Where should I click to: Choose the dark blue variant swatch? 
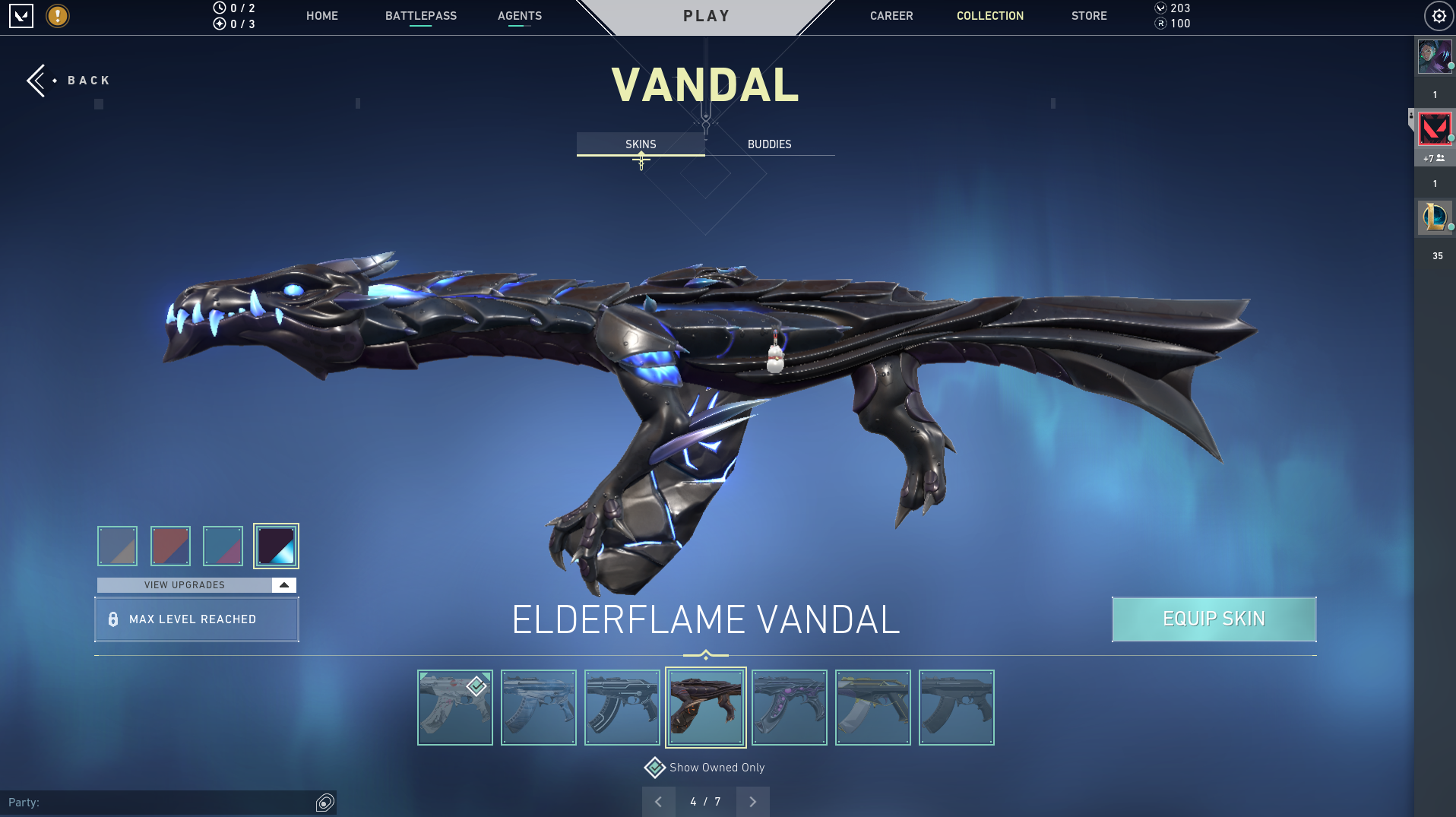pos(276,546)
